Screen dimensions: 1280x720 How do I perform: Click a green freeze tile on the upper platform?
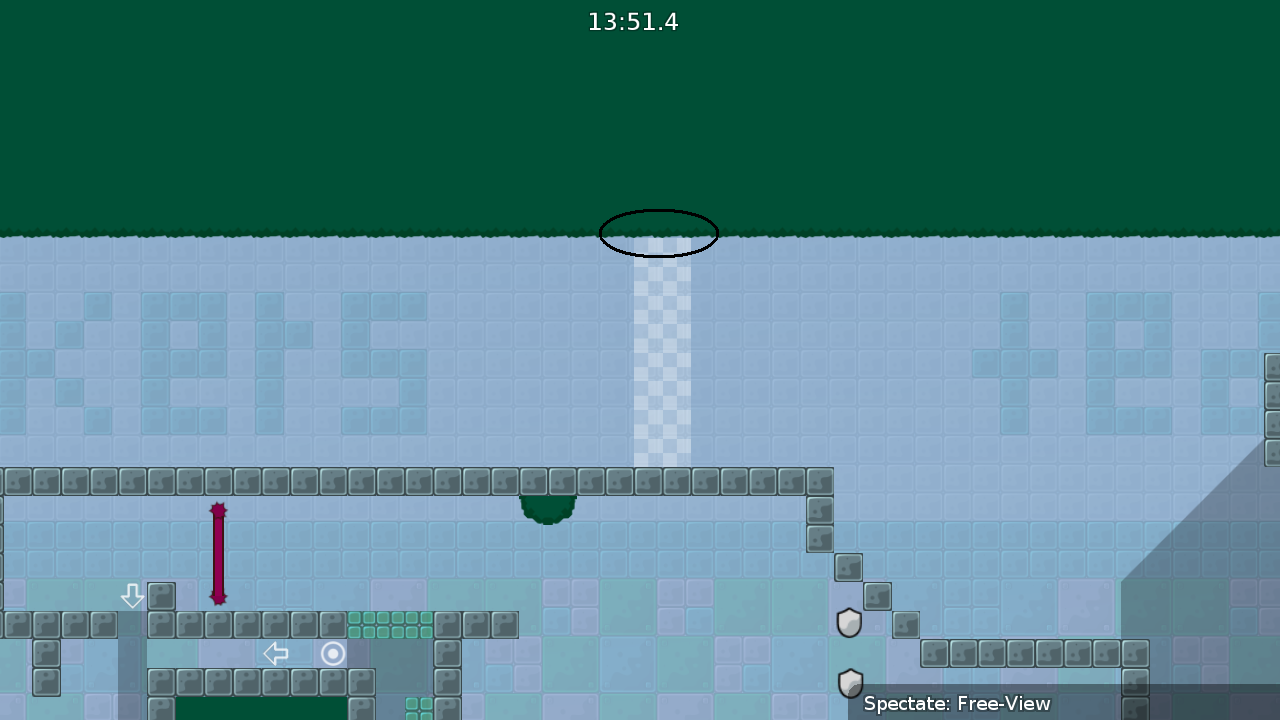coord(390,627)
